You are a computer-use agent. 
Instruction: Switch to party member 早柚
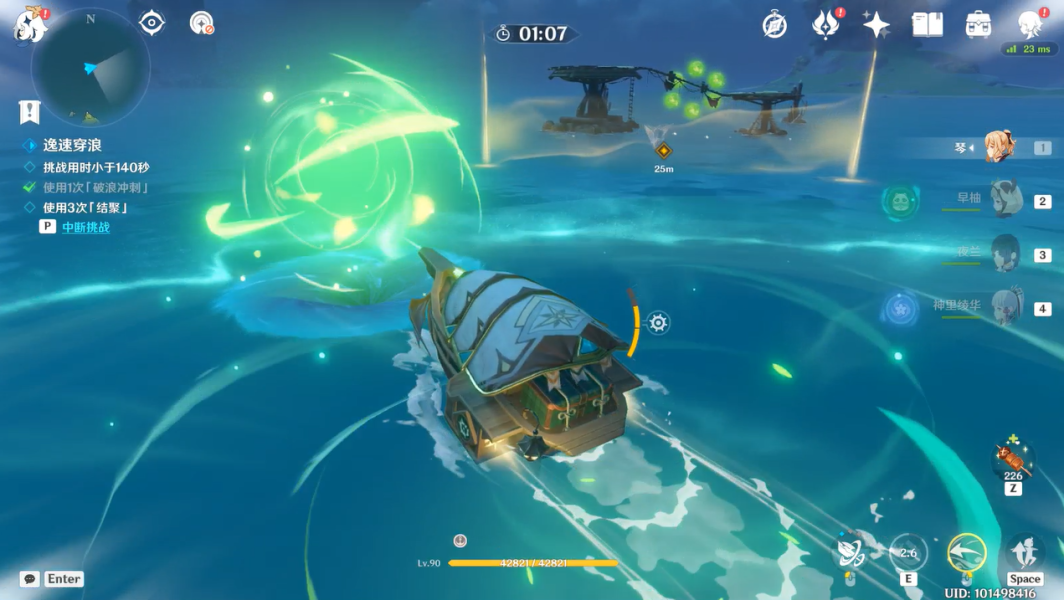click(x=1004, y=199)
